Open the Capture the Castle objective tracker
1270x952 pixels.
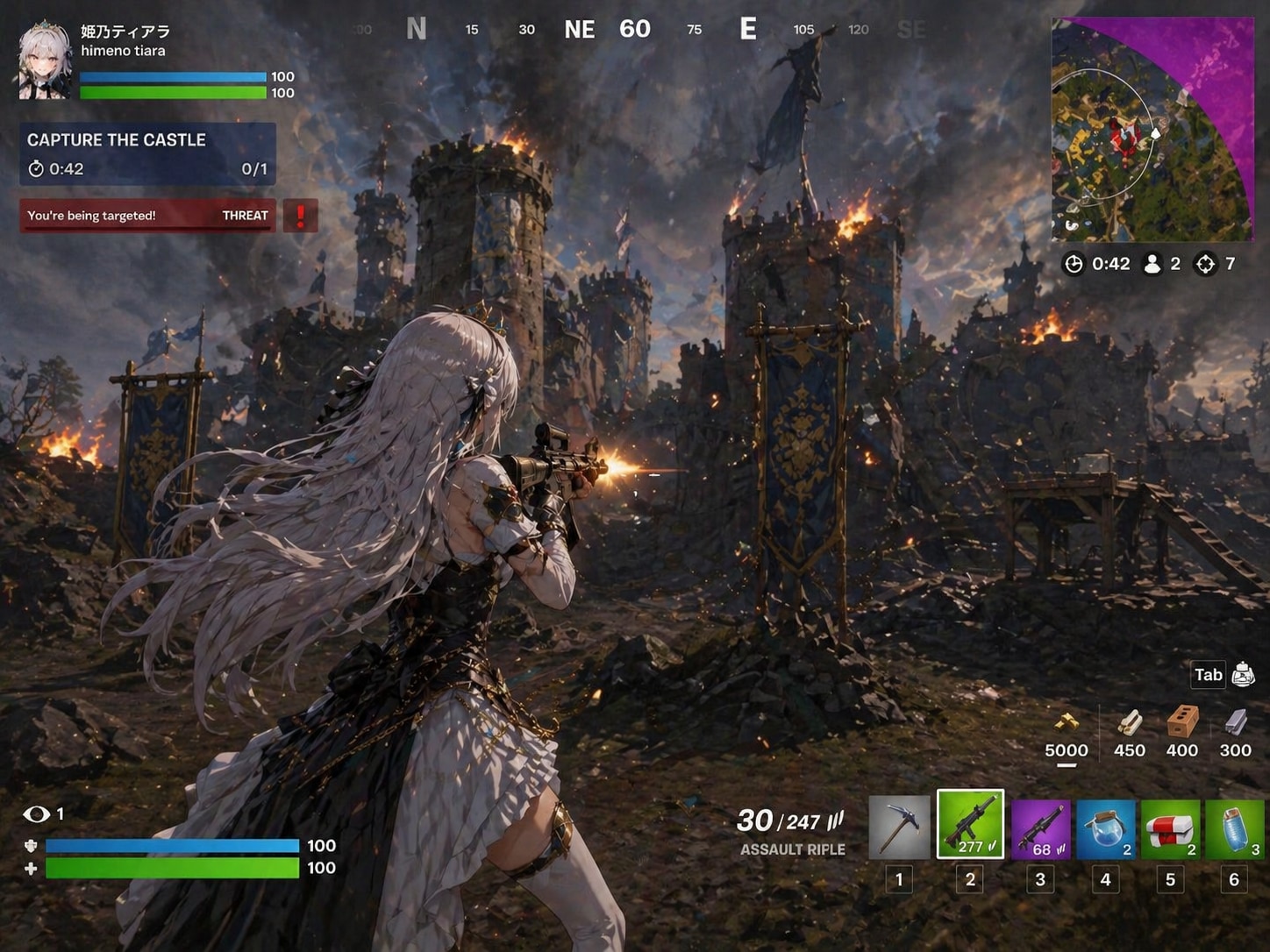click(147, 153)
